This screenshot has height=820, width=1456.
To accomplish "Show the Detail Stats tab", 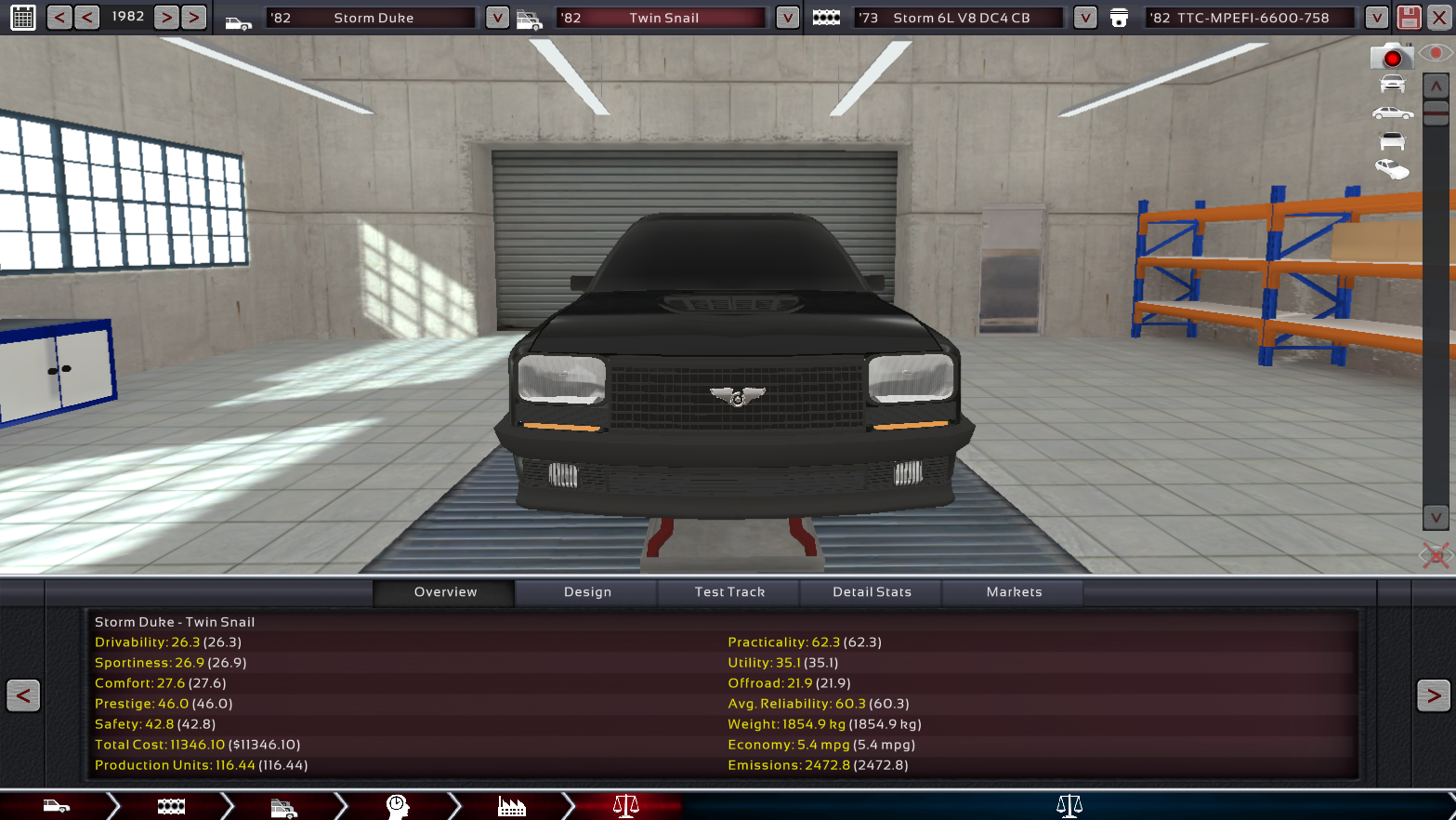I will click(872, 592).
